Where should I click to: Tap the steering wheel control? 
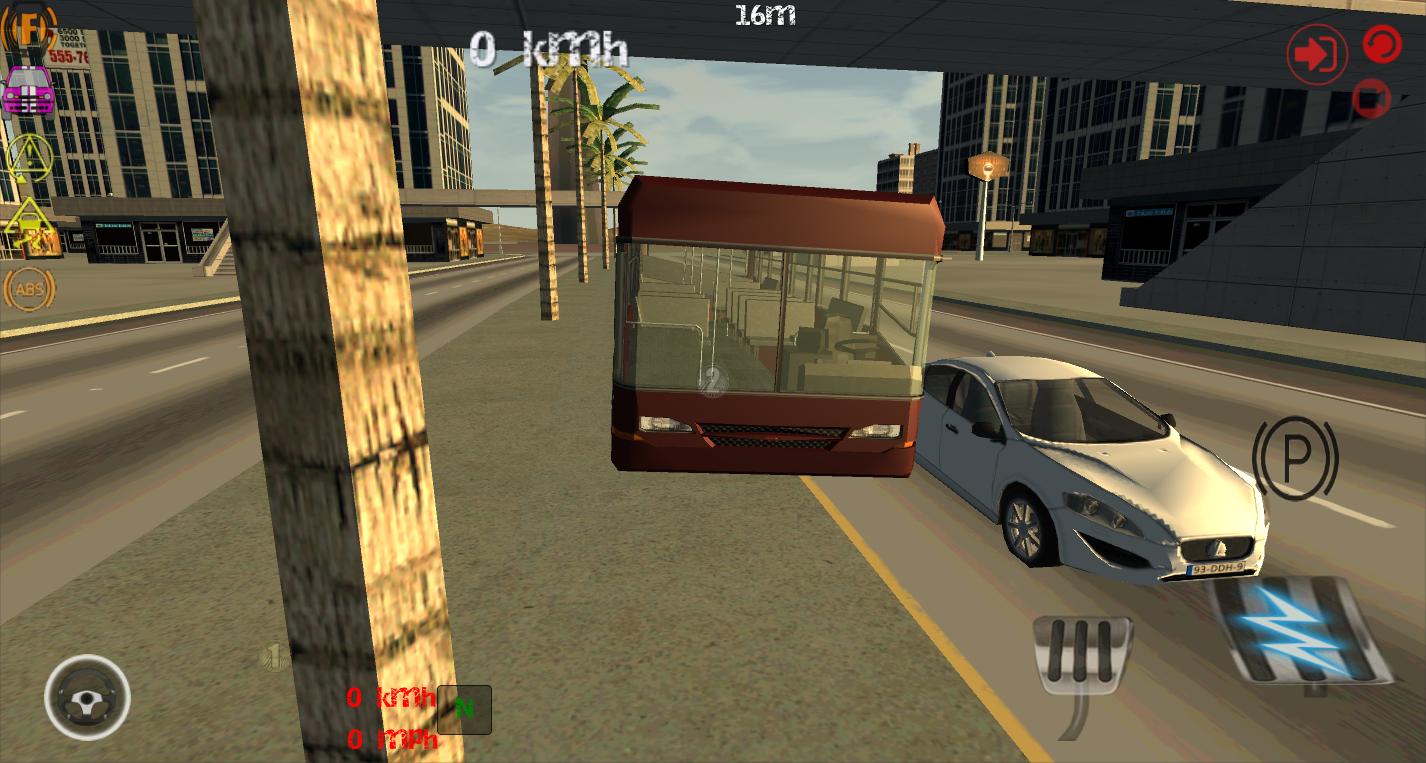(x=86, y=698)
